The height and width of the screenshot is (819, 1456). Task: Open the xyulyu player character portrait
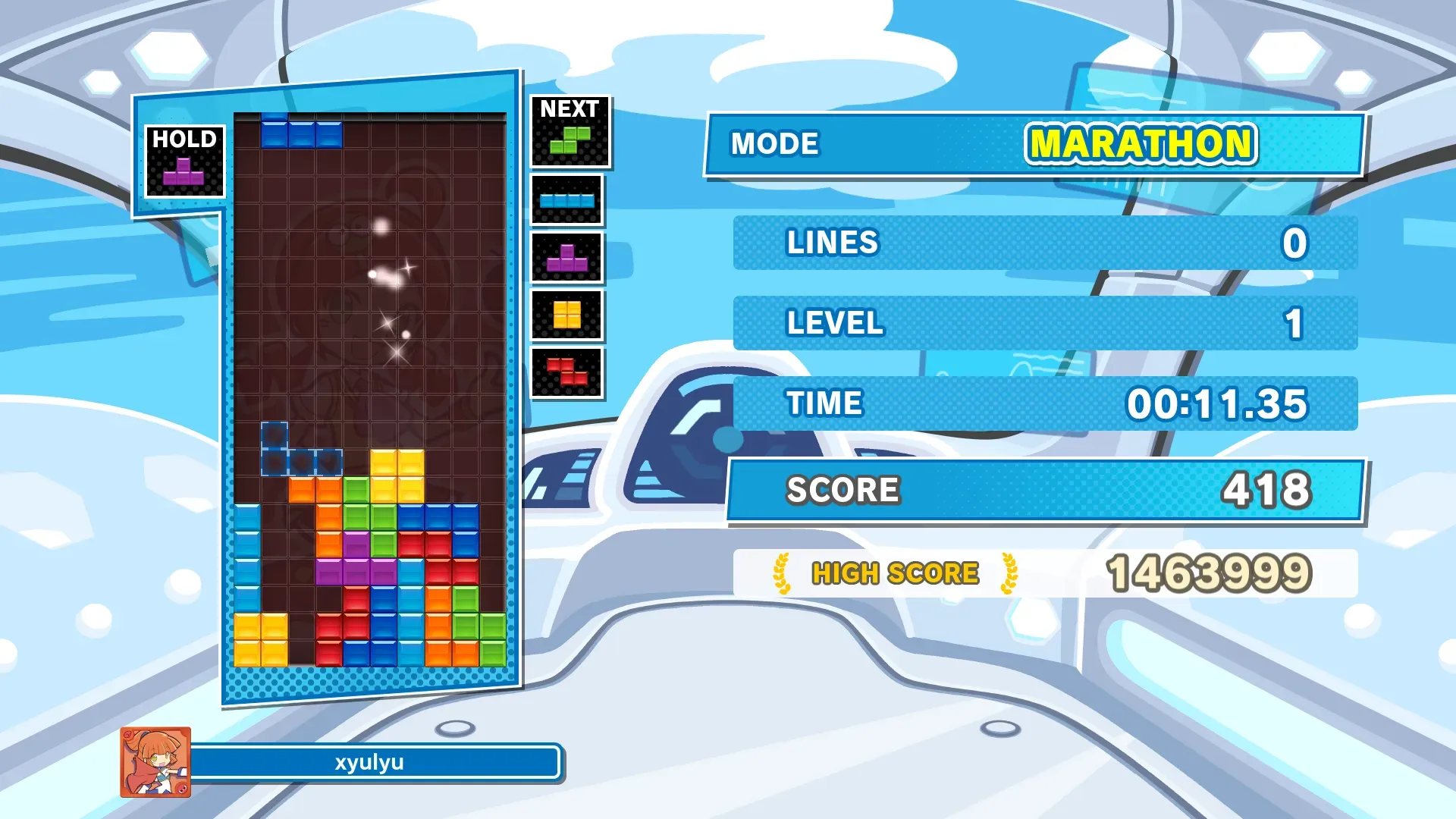point(155,762)
